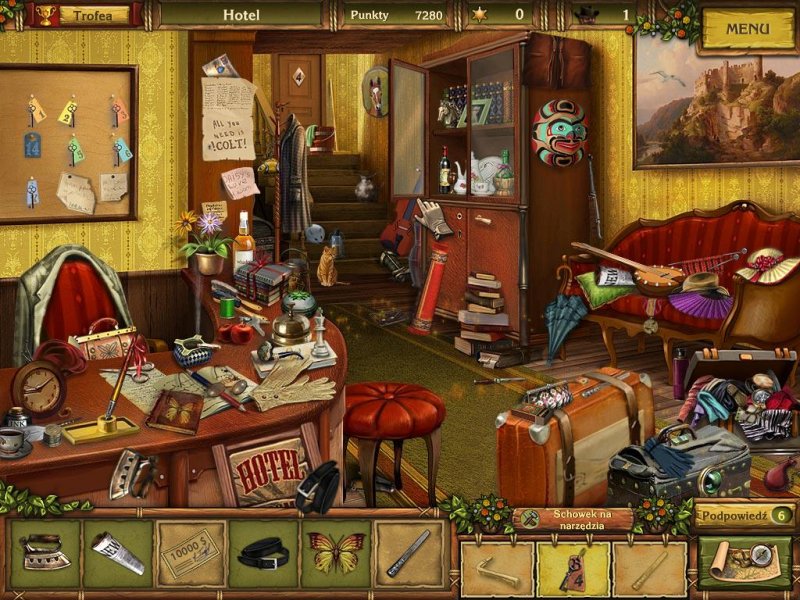The image size is (800, 600).
Task: Select the nail file item slot
Action: pyautogui.click(x=409, y=553)
